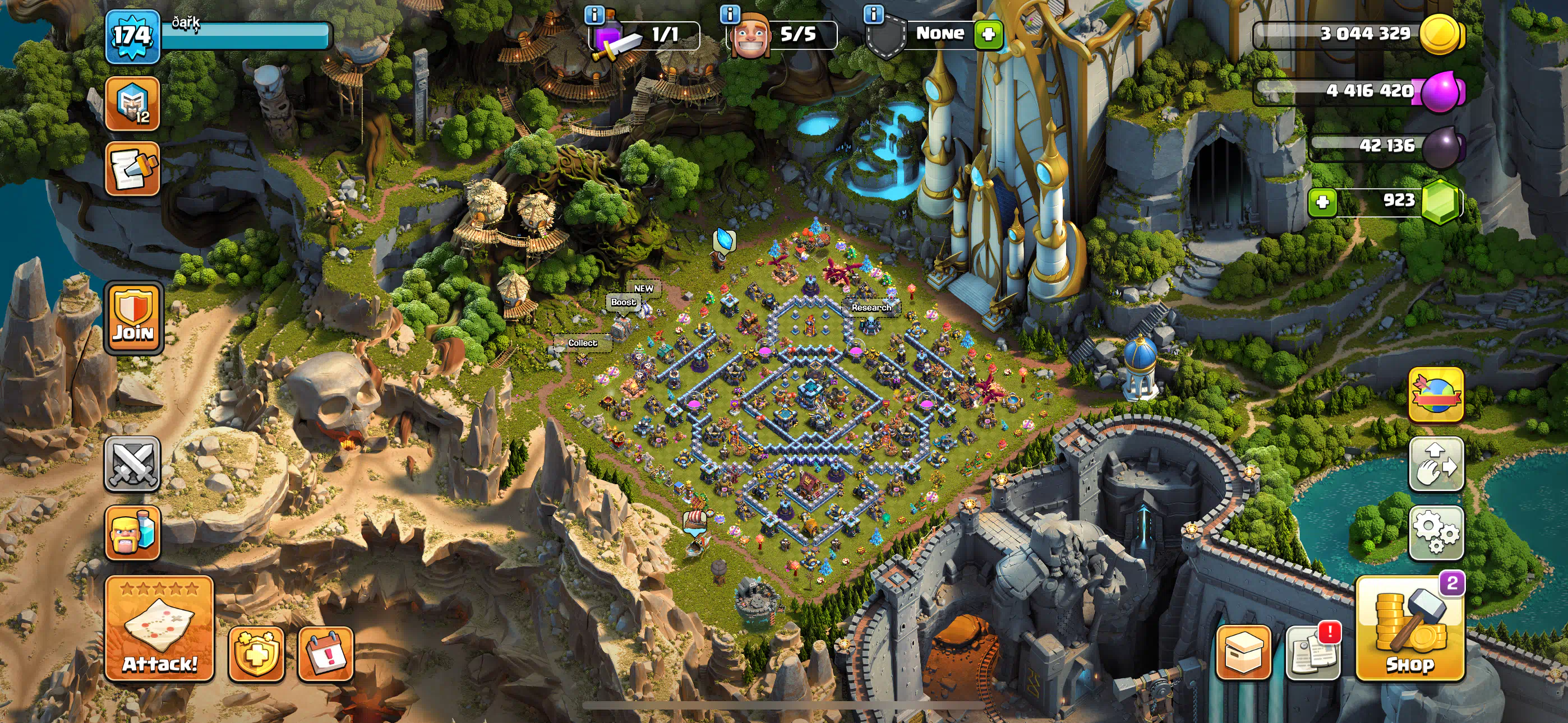Image resolution: width=1568 pixels, height=723 pixels.
Task: View the player level 174 badge
Action: click(x=133, y=36)
